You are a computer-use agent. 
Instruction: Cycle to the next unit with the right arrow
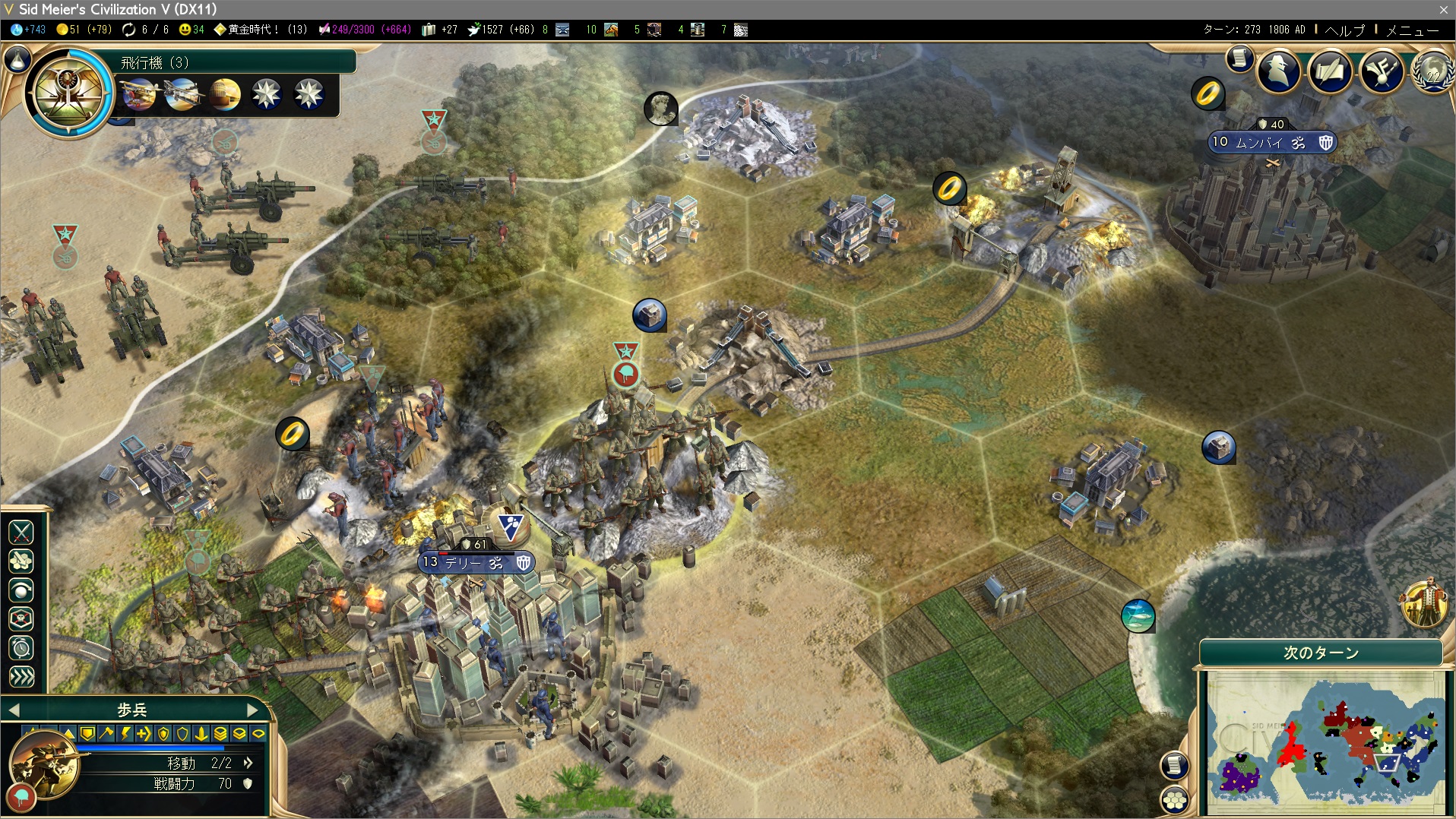click(253, 710)
